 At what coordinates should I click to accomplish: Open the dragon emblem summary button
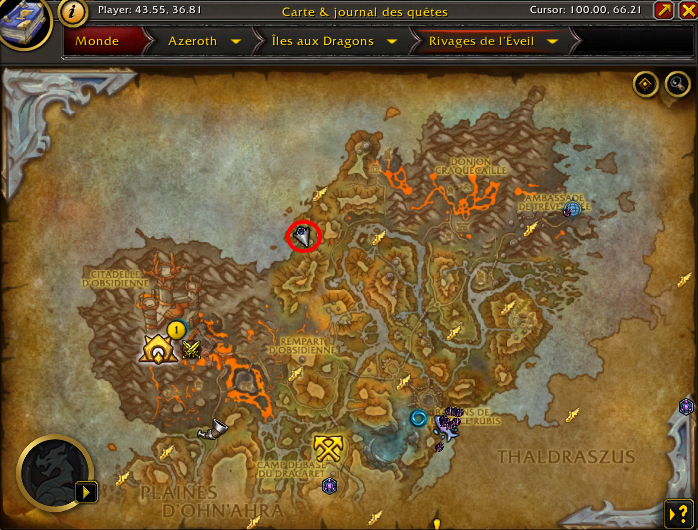pyautogui.click(x=55, y=470)
